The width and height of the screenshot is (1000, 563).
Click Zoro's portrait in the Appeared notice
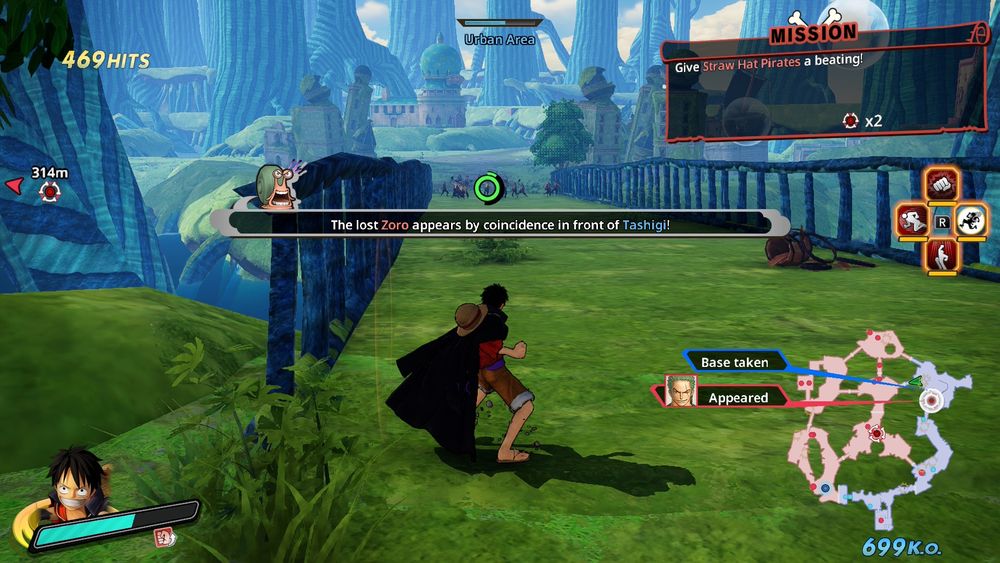[681, 391]
